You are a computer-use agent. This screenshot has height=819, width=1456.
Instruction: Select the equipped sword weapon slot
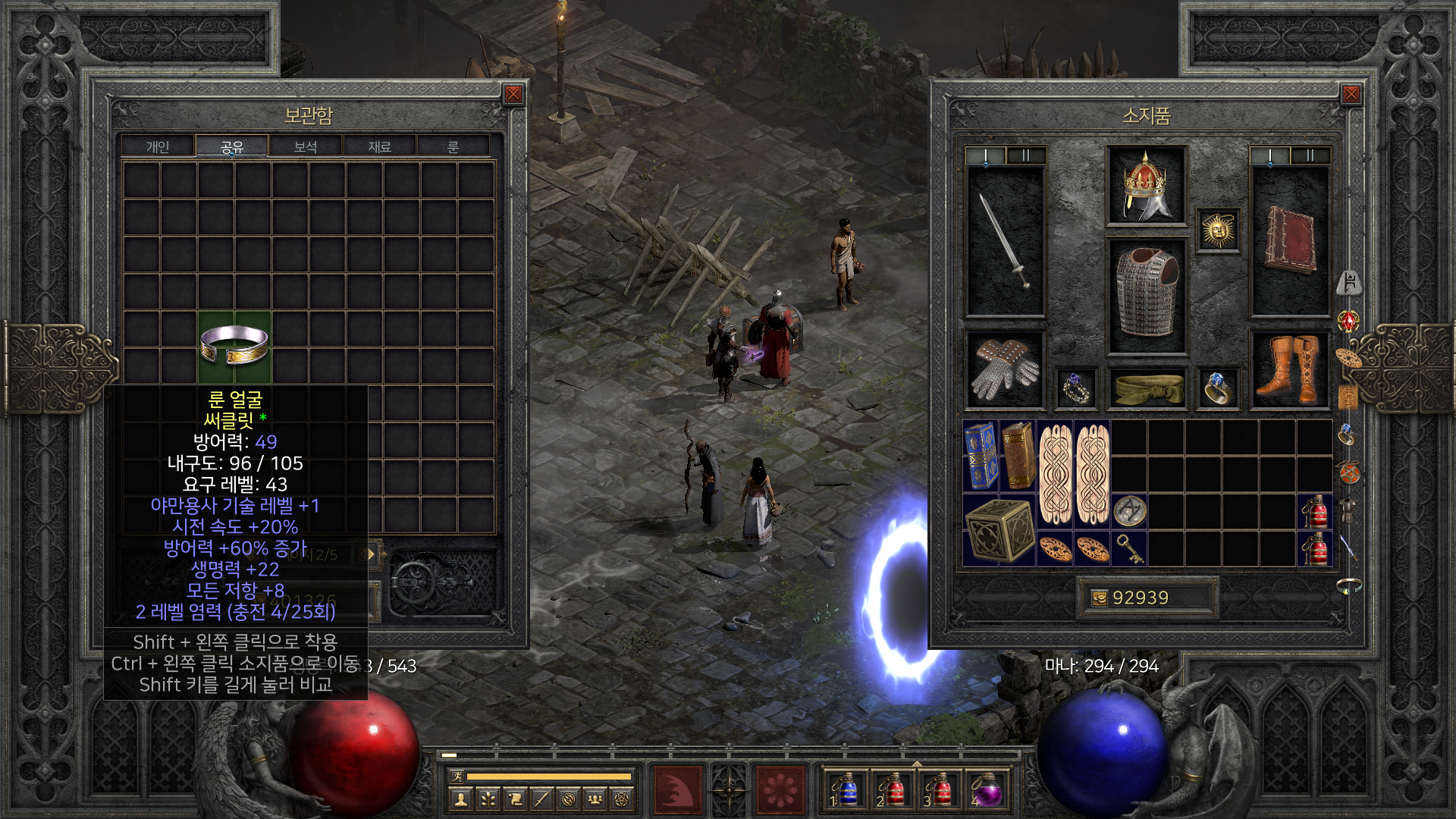tap(1005, 240)
